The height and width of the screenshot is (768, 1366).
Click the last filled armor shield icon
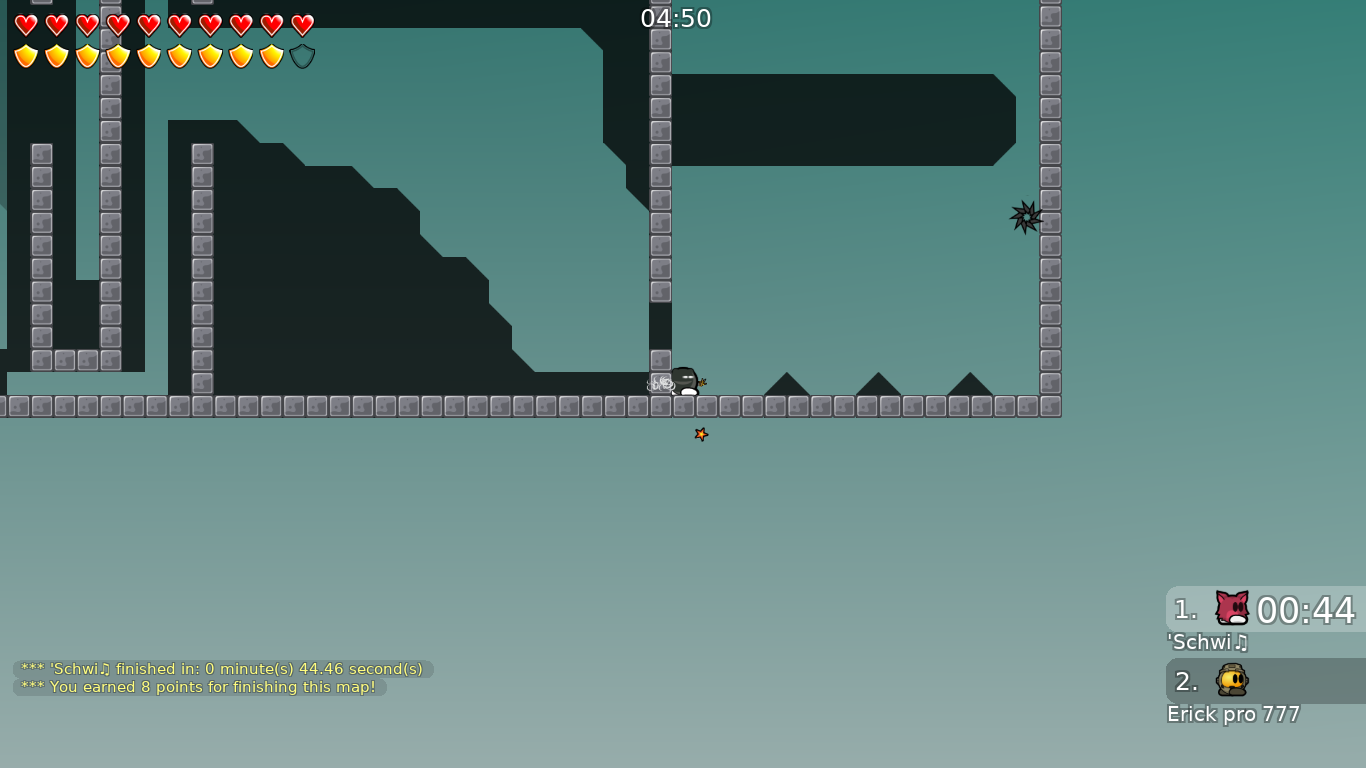[271, 55]
